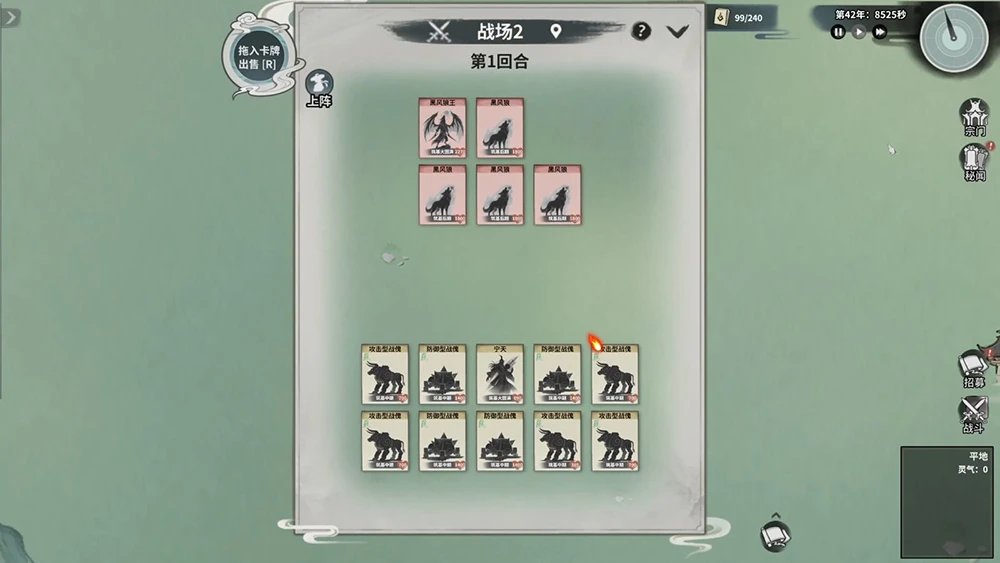The image size is (1000, 563).
Task: Collapse the battlefield panel with the chevron
Action: tap(677, 31)
